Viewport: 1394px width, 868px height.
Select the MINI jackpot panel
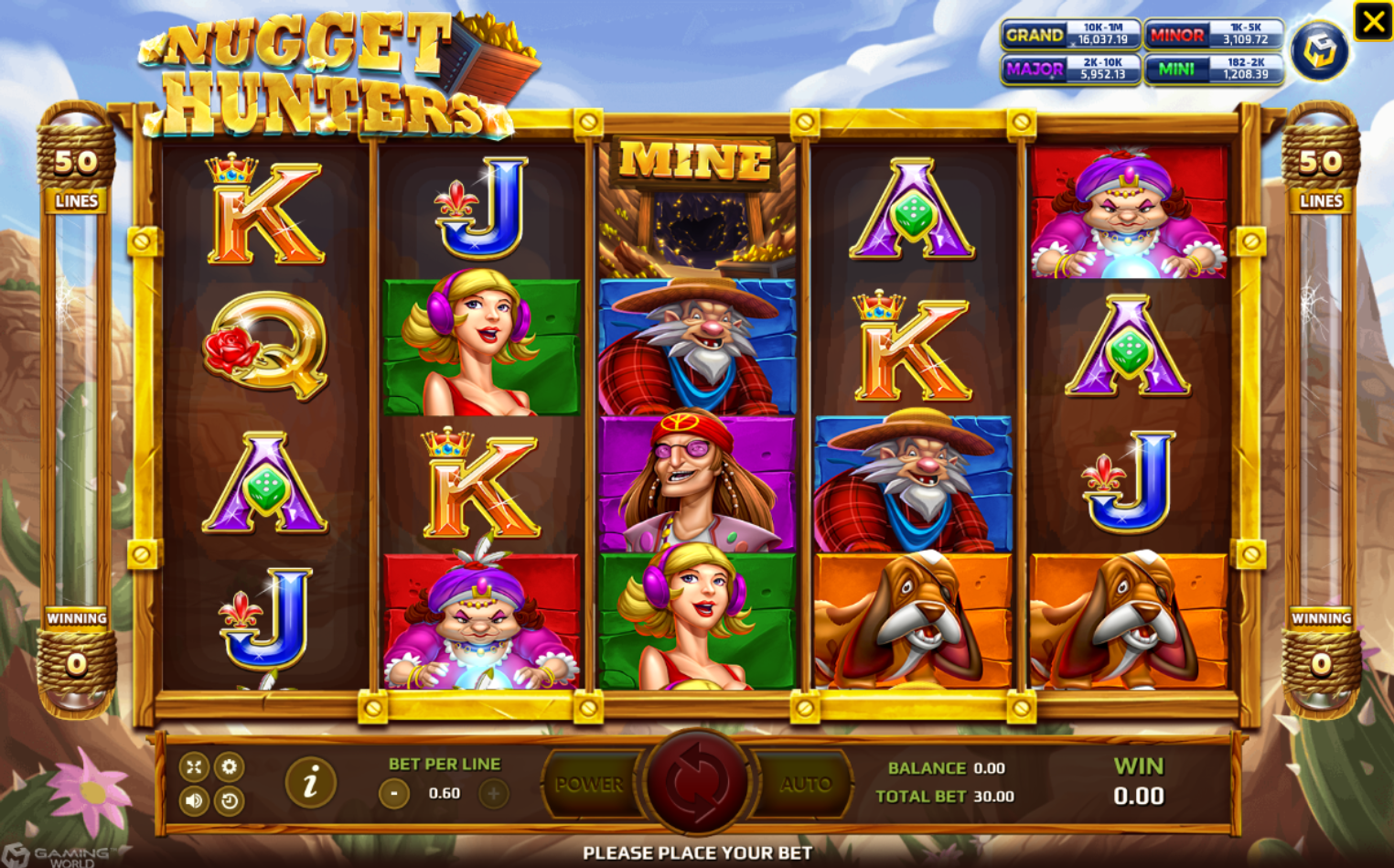point(1214,69)
